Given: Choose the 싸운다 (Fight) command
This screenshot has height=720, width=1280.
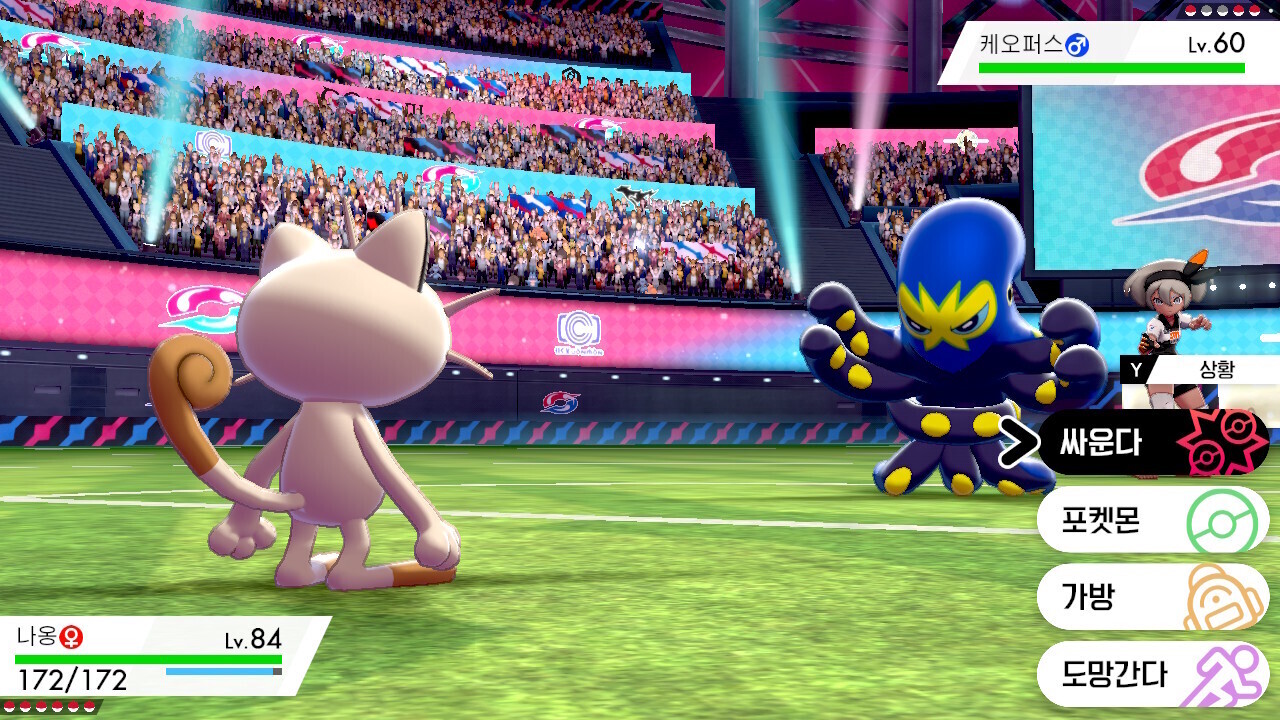Looking at the screenshot, I should click(1150, 443).
